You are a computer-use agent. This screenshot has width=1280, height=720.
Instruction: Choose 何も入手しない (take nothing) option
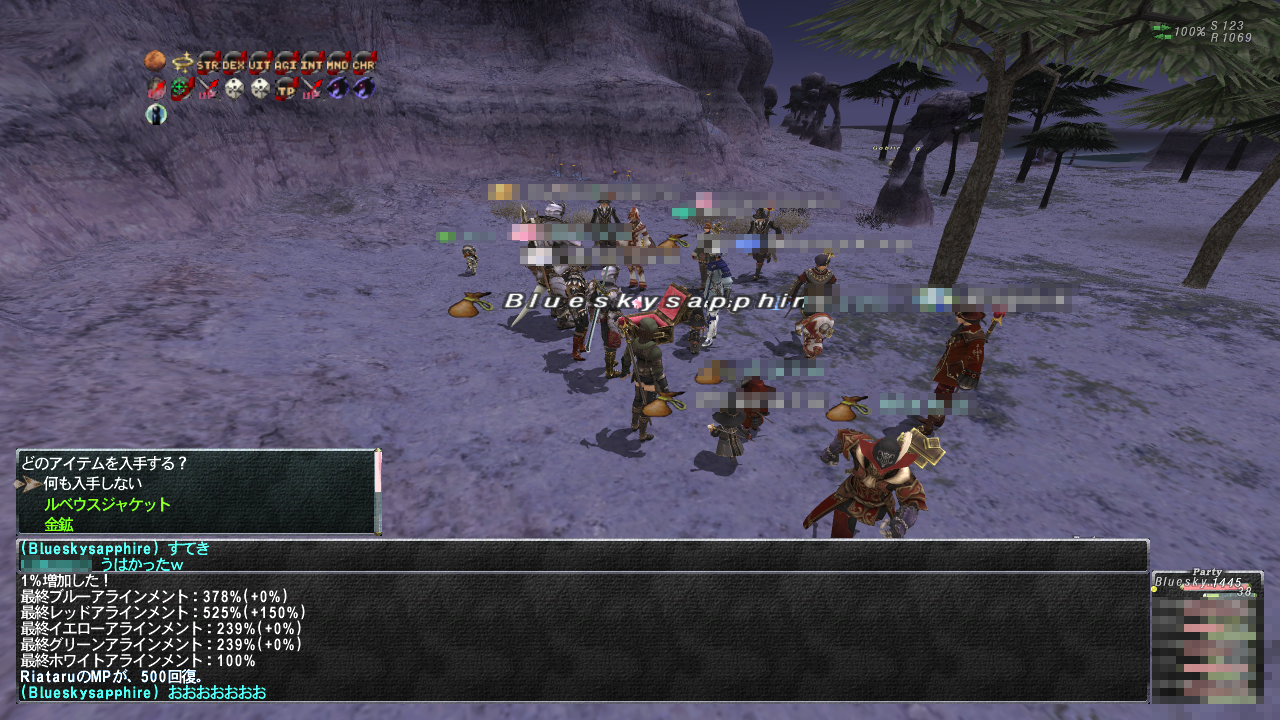pos(91,484)
